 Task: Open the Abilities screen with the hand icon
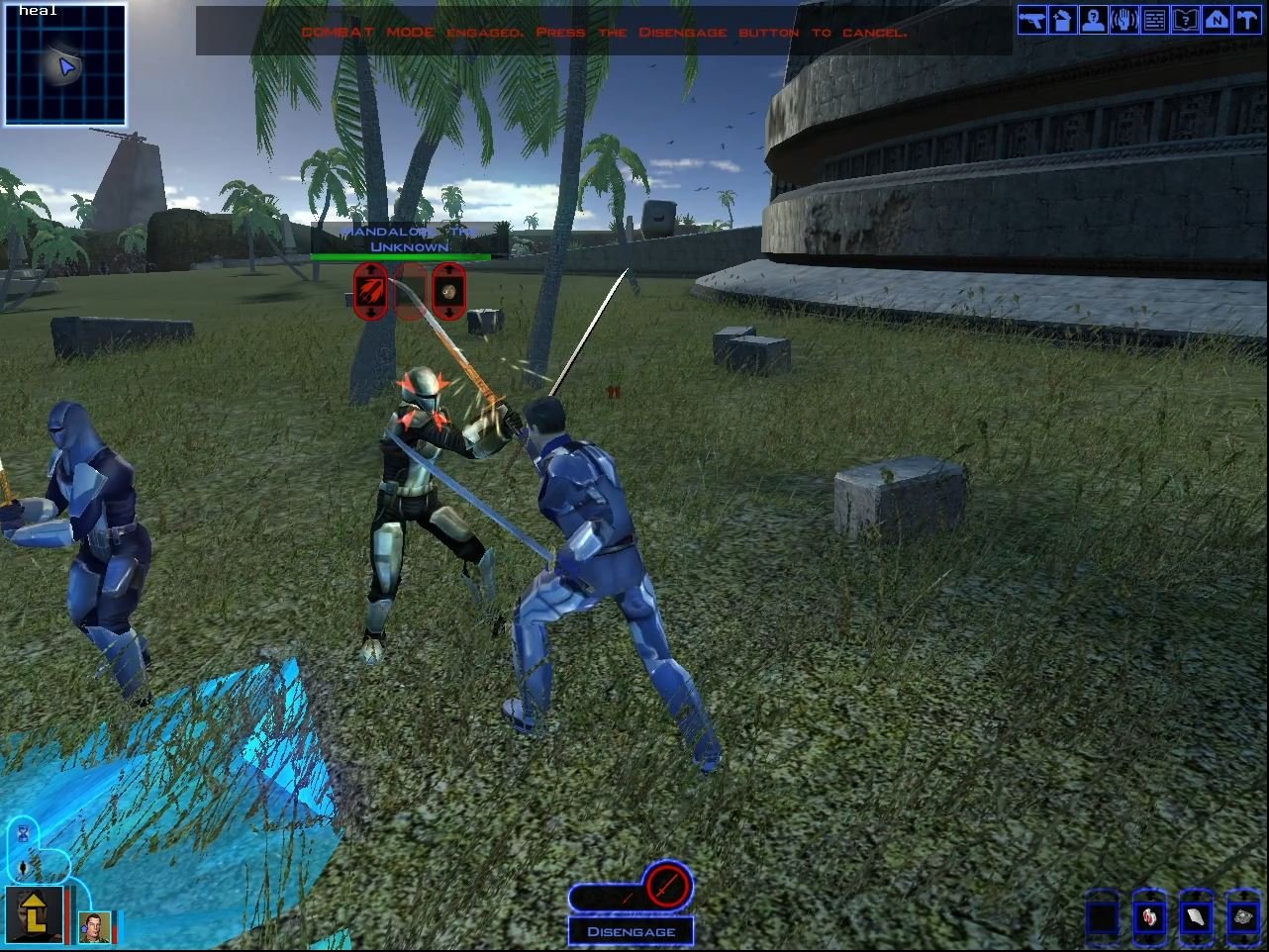1123,20
